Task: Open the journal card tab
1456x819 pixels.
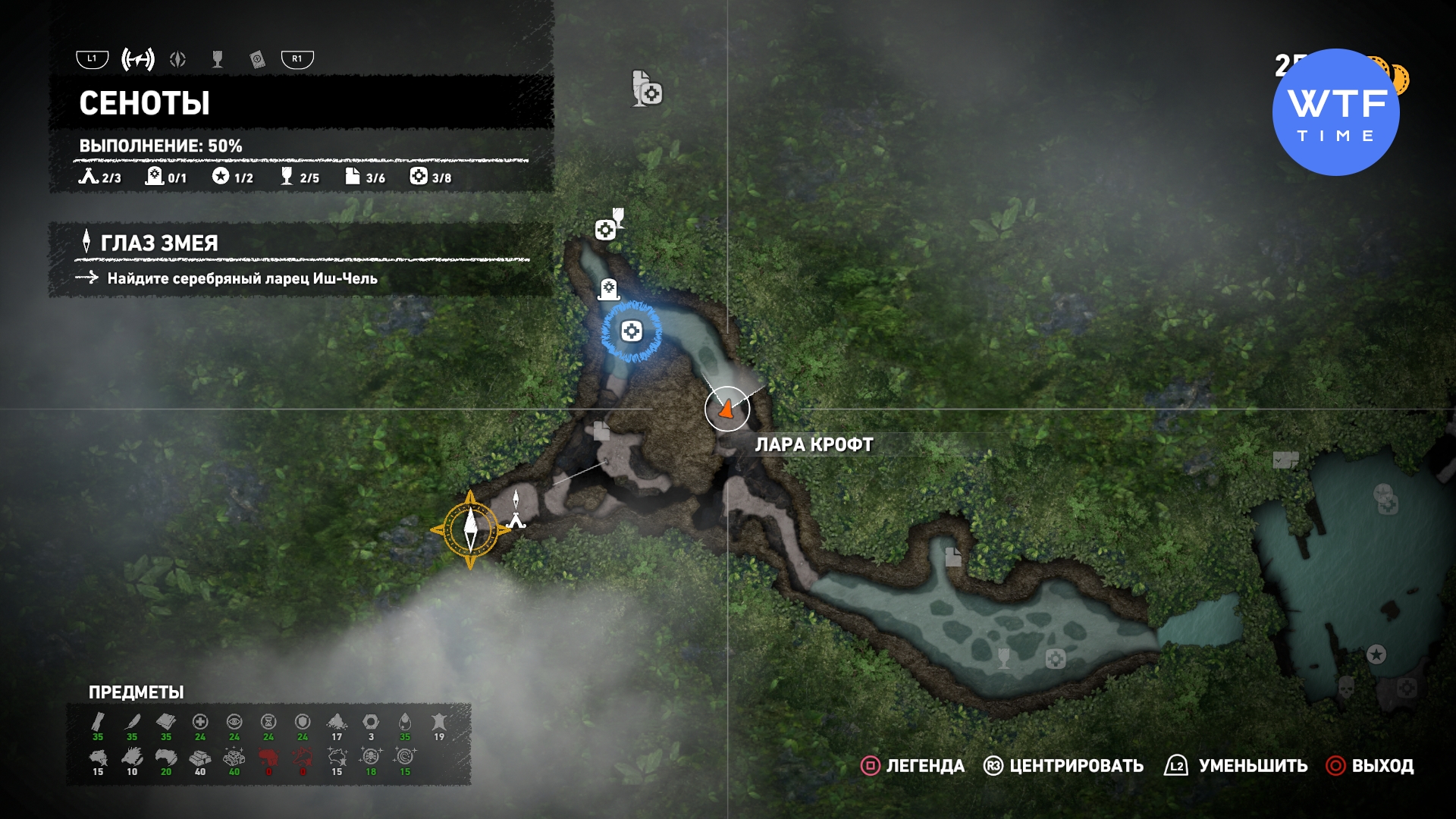Action: pos(258,60)
